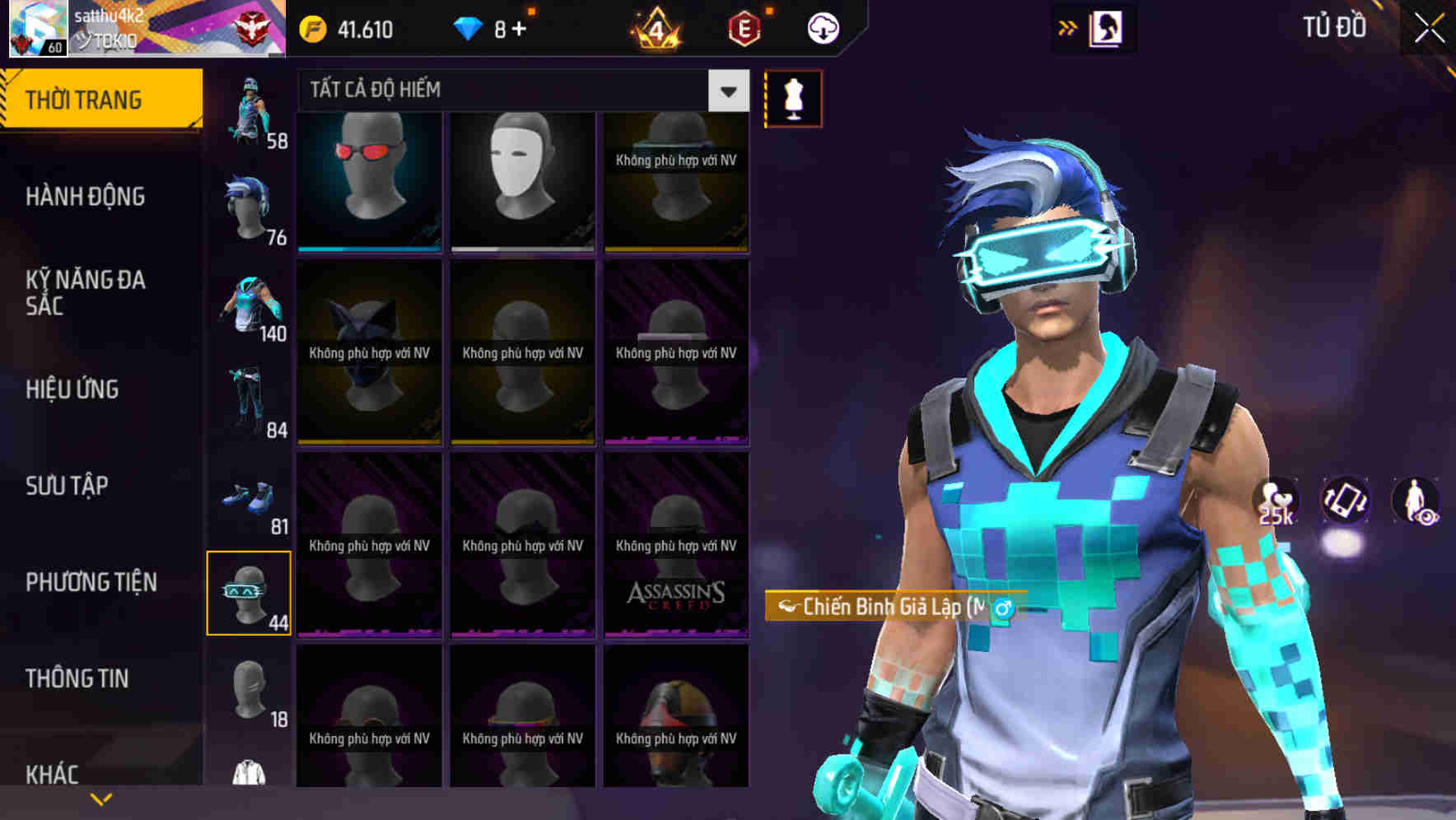The height and width of the screenshot is (820, 1456).
Task: Click the red E badge icon
Action: pyautogui.click(x=744, y=27)
